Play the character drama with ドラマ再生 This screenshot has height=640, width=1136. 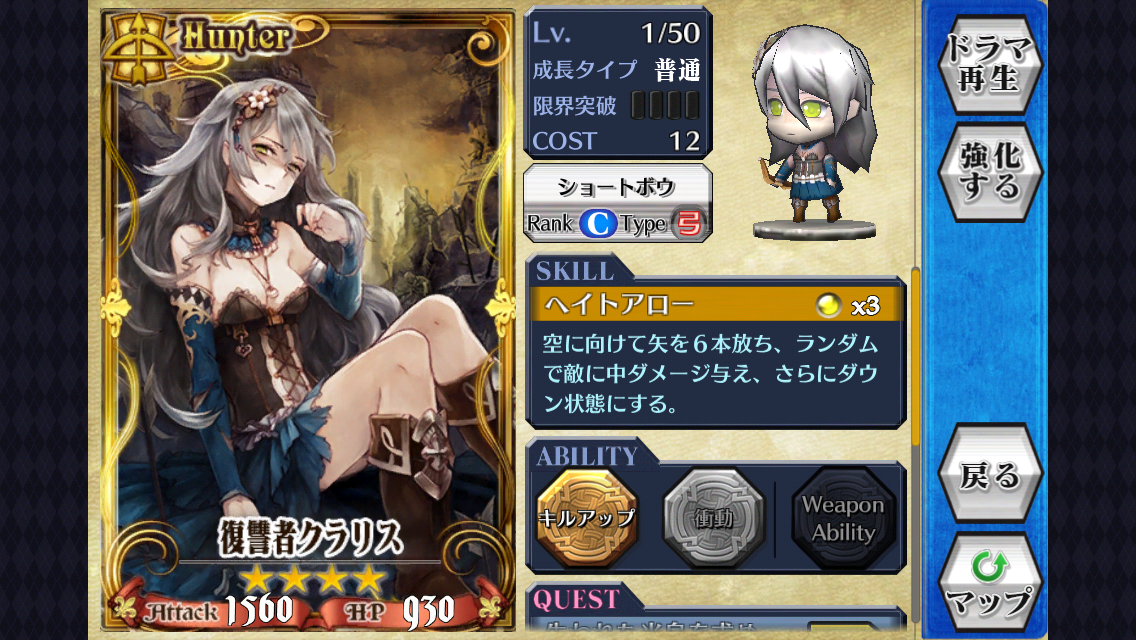(x=989, y=65)
